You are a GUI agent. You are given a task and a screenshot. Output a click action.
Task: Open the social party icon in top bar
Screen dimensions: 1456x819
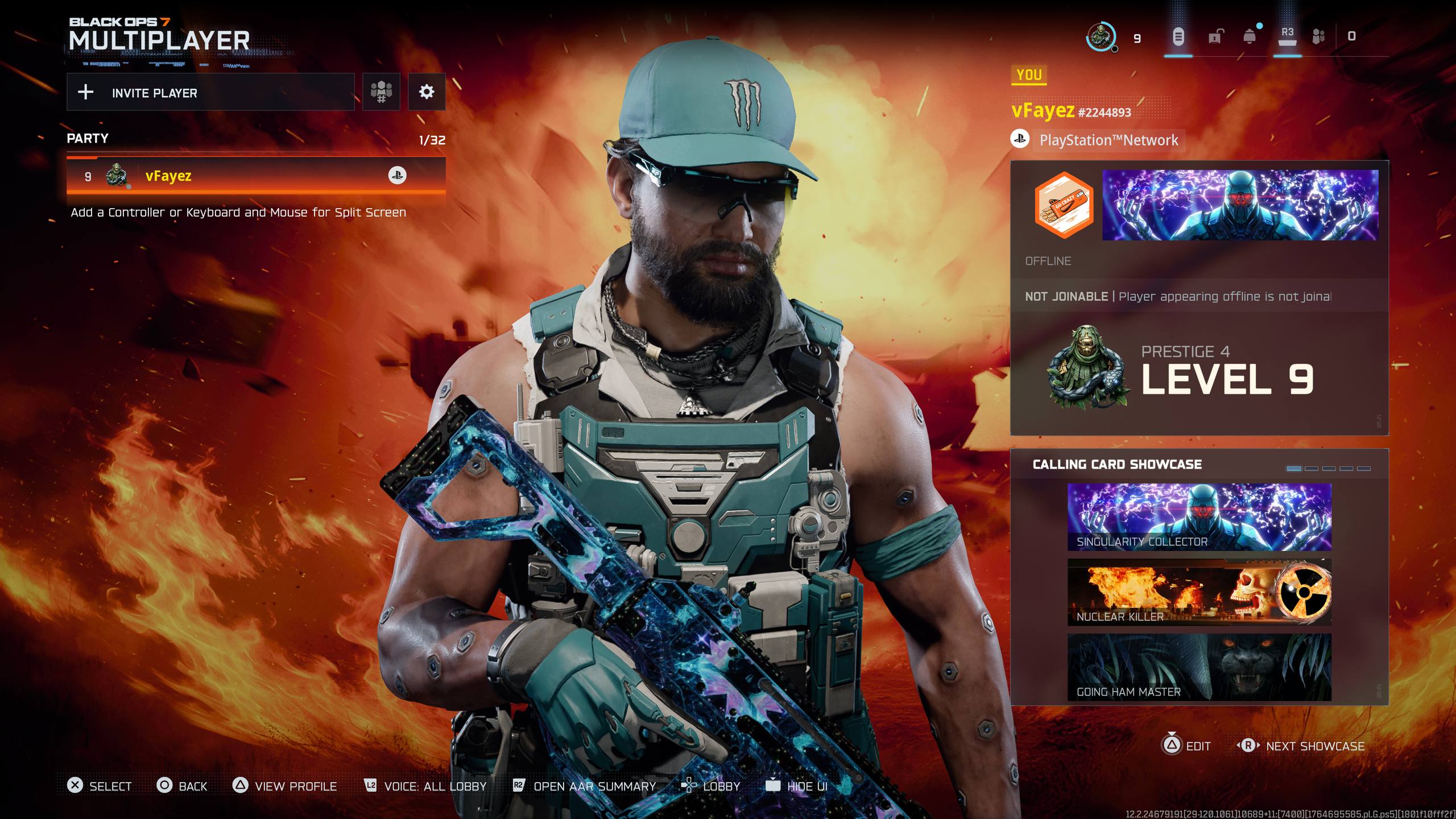pos(1318,37)
